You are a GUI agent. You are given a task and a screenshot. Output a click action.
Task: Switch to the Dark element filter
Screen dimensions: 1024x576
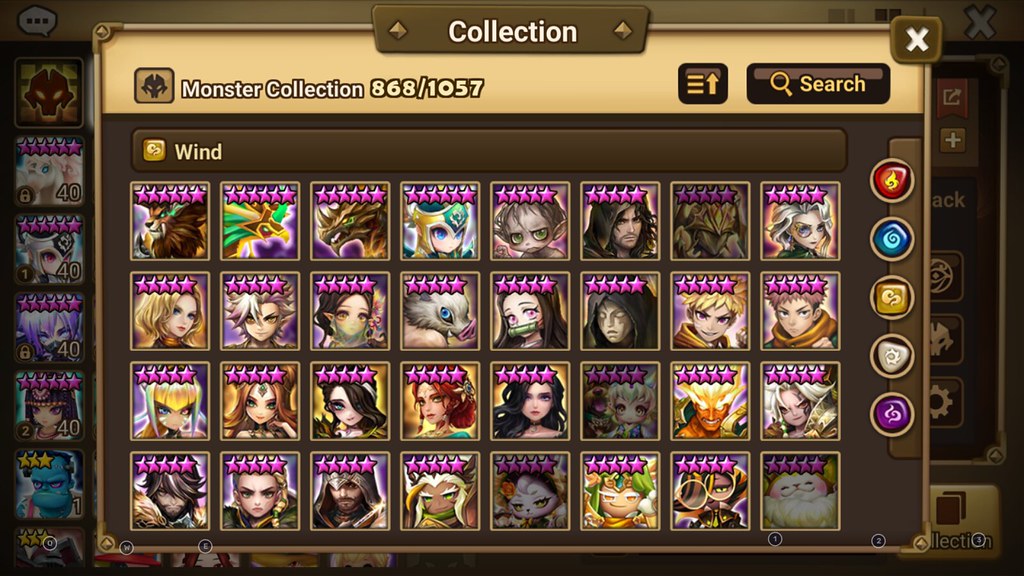coord(892,413)
